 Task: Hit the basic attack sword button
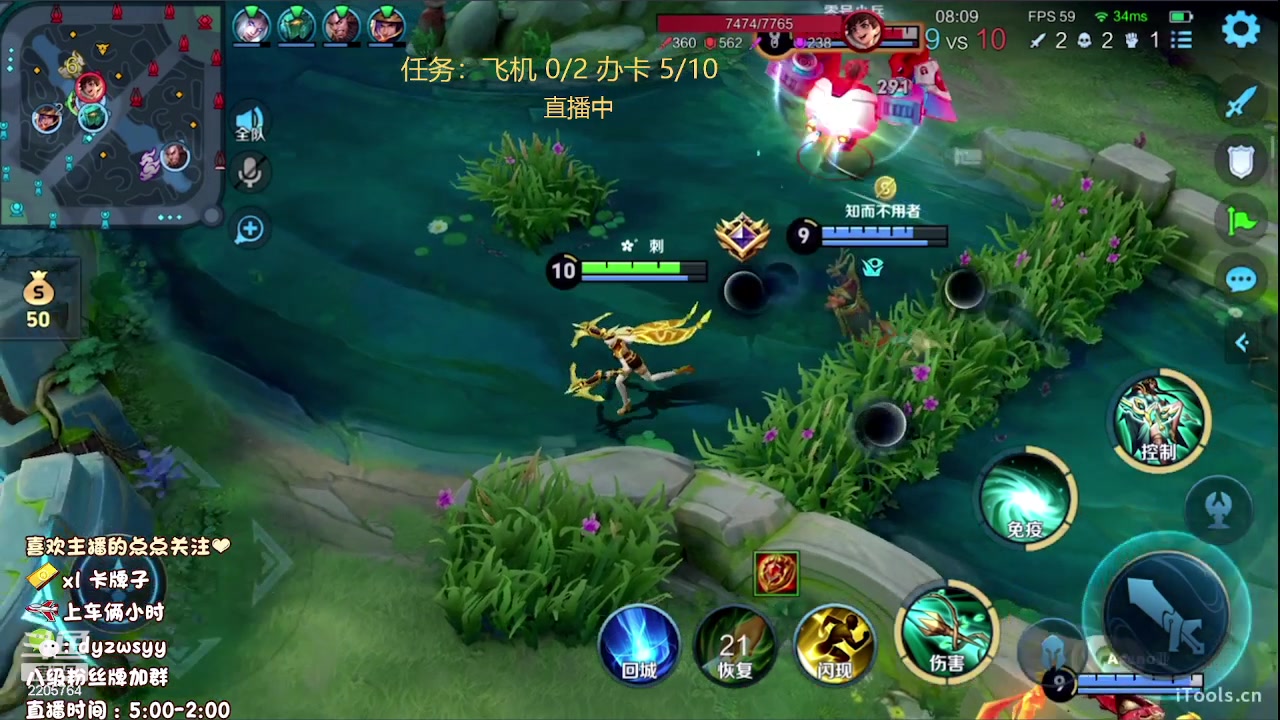click(x=1165, y=612)
